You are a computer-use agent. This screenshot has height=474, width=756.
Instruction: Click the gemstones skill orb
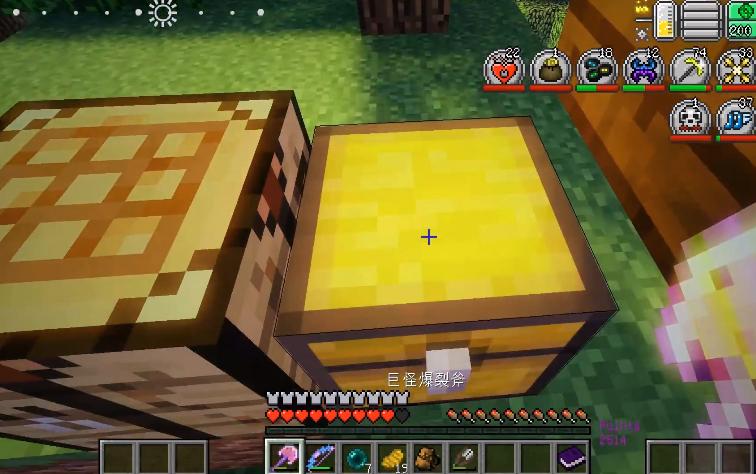coord(597,70)
